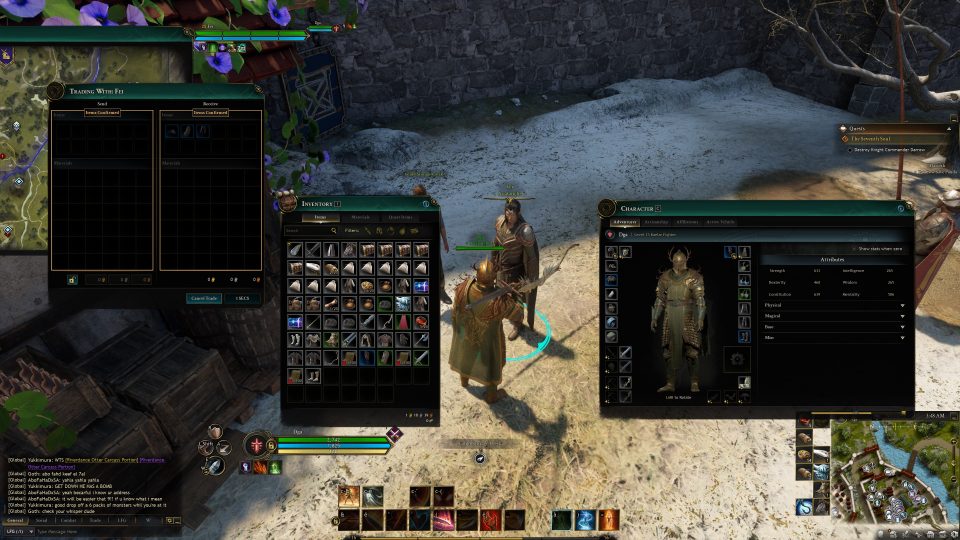Toggle Show stats when zero checkbox
The width and height of the screenshot is (960, 540).
853,249
